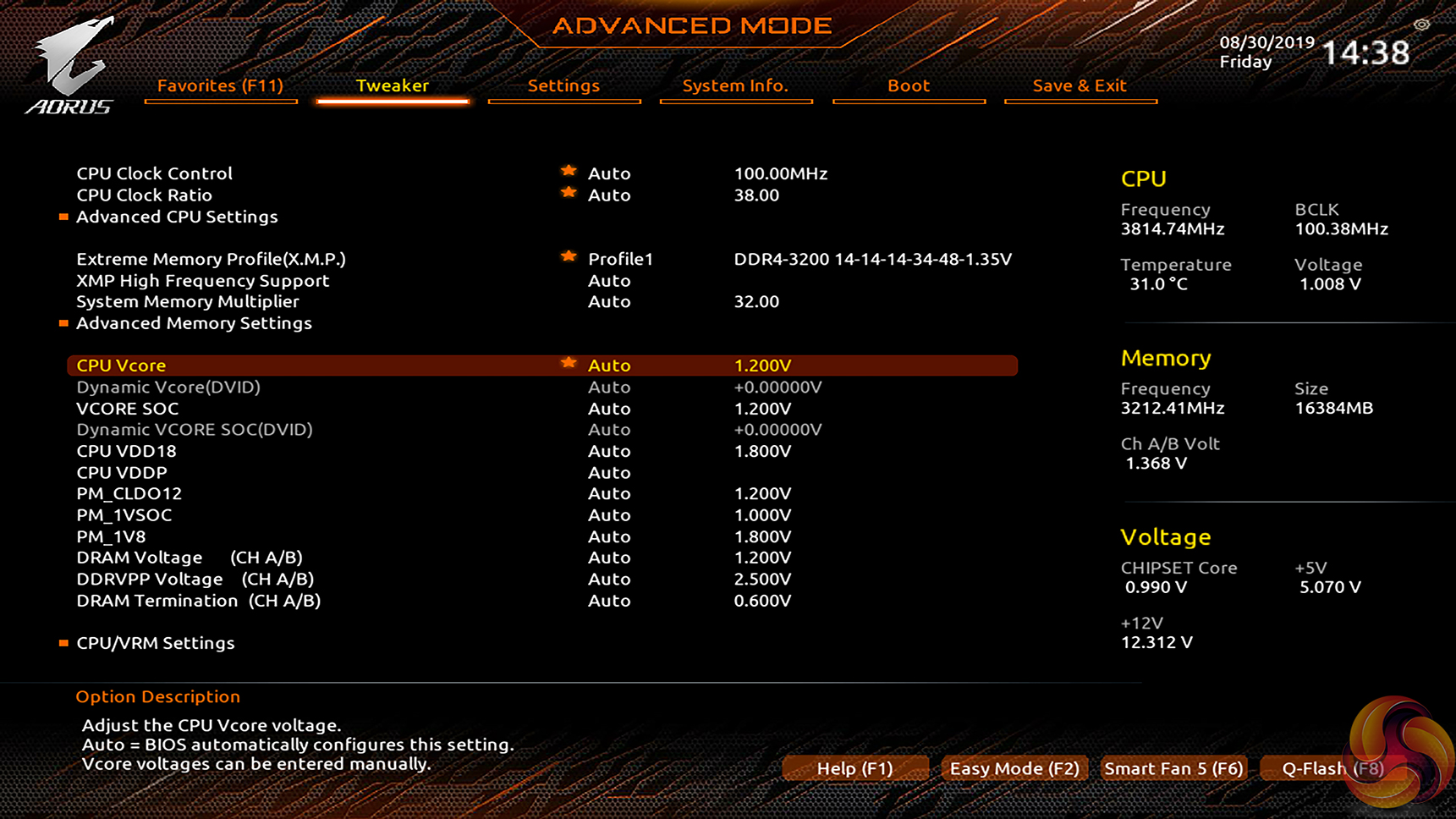Go to the System Info. tab

coord(735,85)
